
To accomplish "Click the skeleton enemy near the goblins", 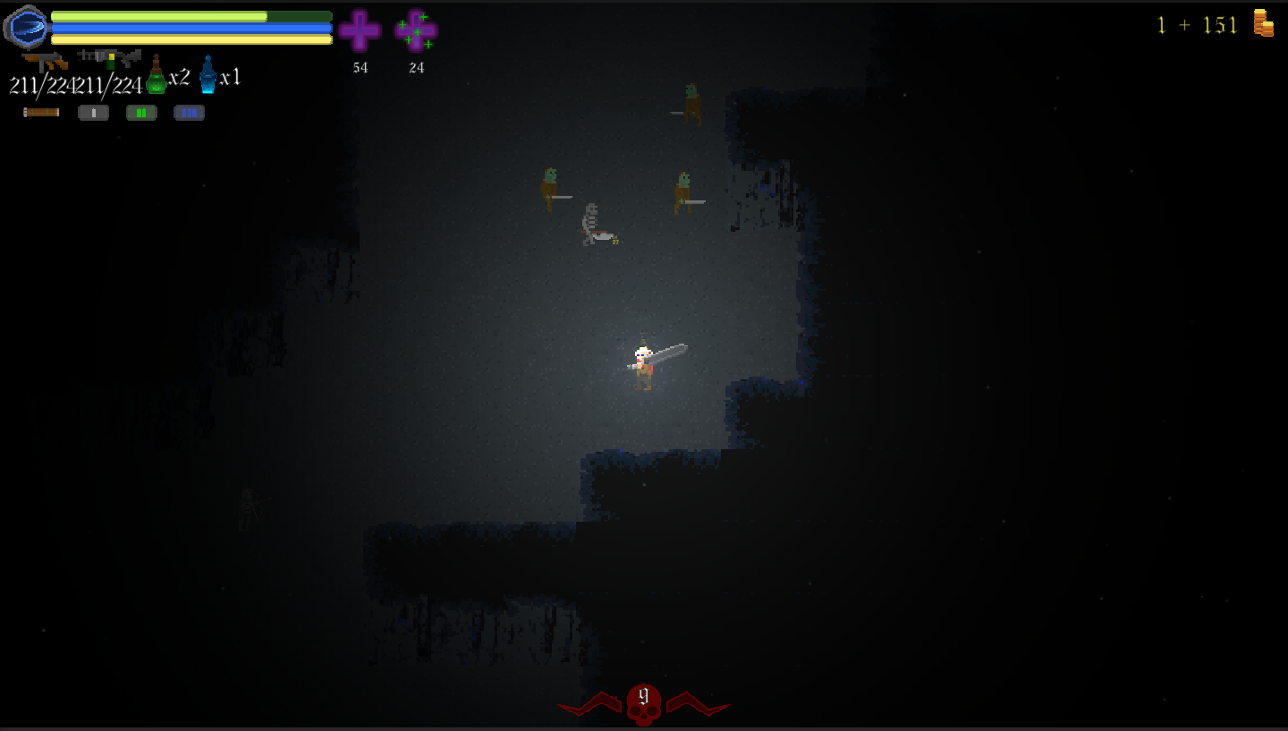I will [x=589, y=222].
